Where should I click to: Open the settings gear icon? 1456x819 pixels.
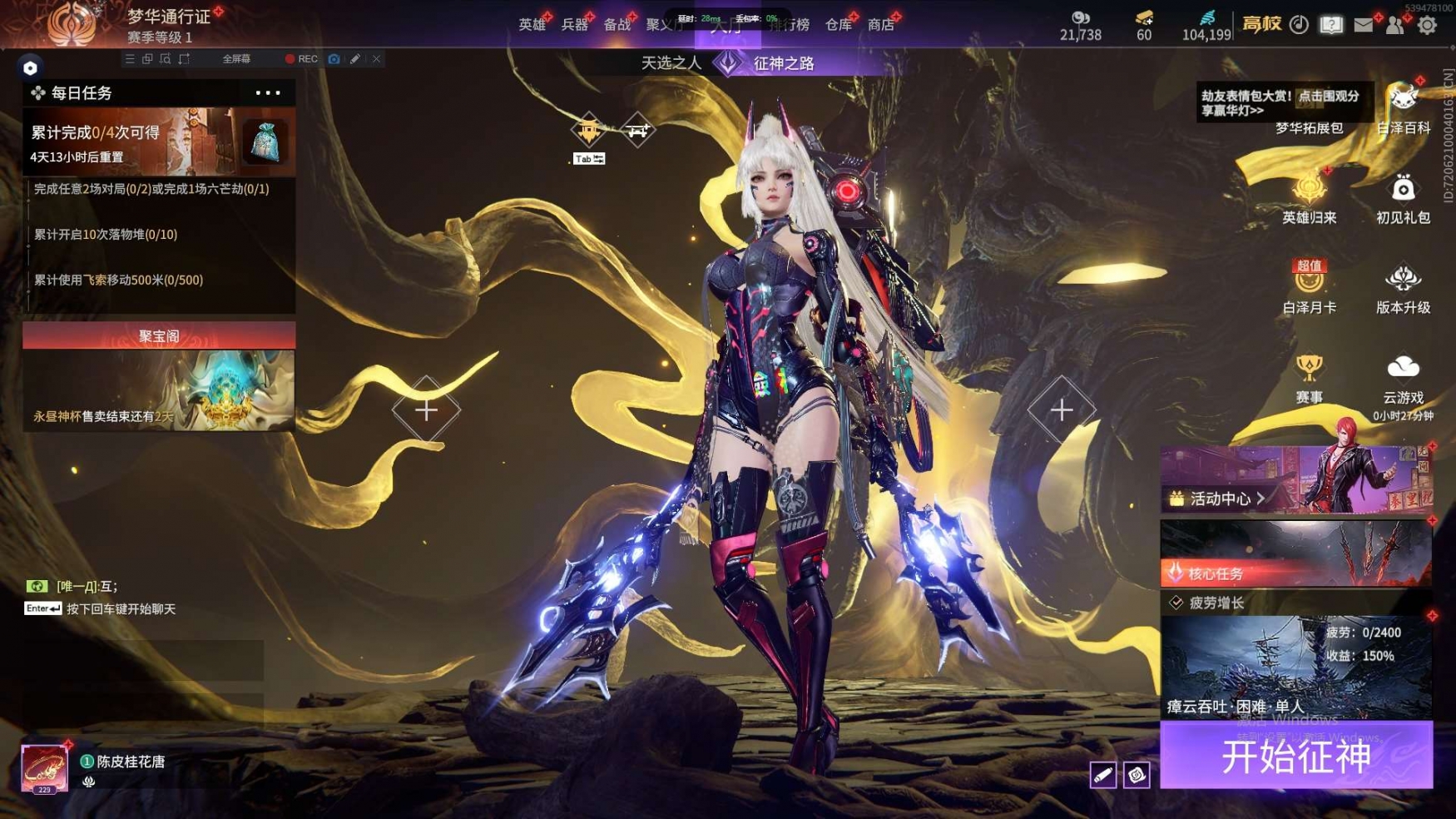click(x=1427, y=25)
